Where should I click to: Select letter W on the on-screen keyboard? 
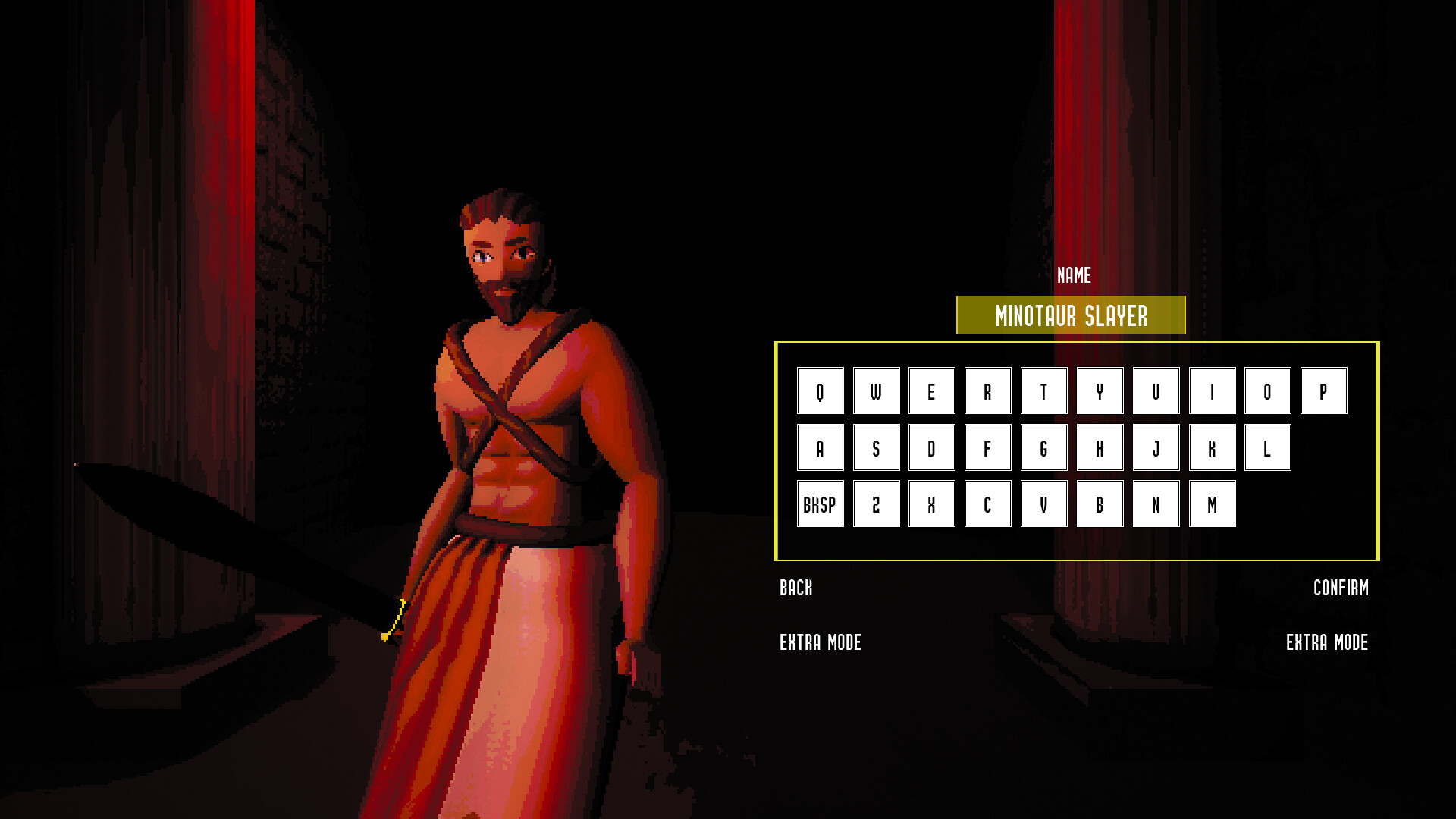(876, 391)
